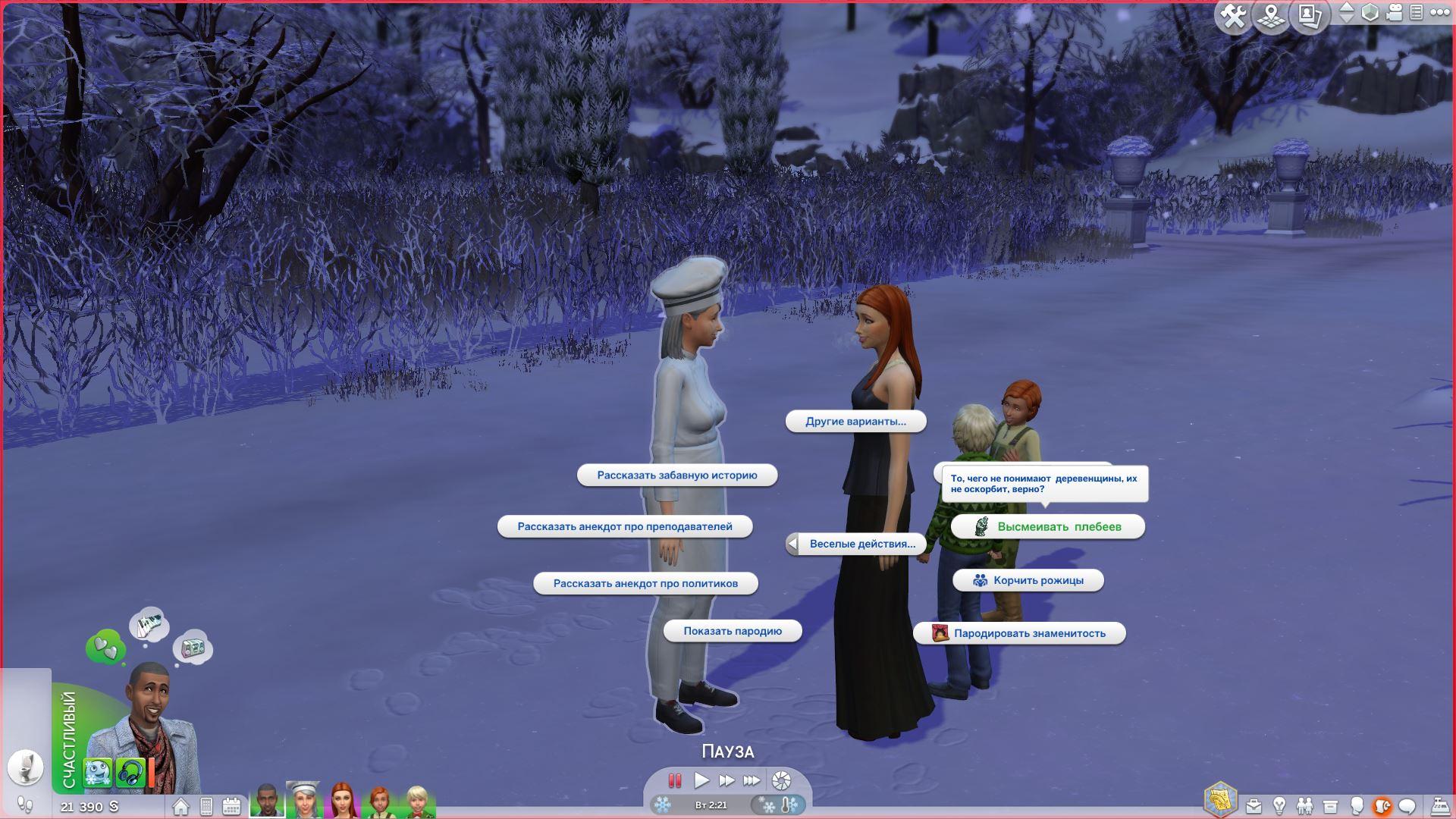Screen dimensions: 1456x819
Task: Go back via 'Веселые действия...' button
Action: (x=855, y=544)
